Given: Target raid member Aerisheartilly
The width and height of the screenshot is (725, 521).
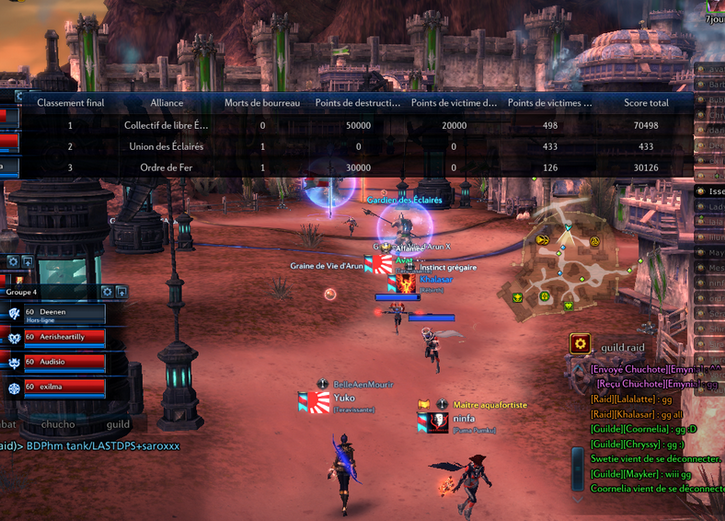Looking at the screenshot, I should tap(64, 339).
